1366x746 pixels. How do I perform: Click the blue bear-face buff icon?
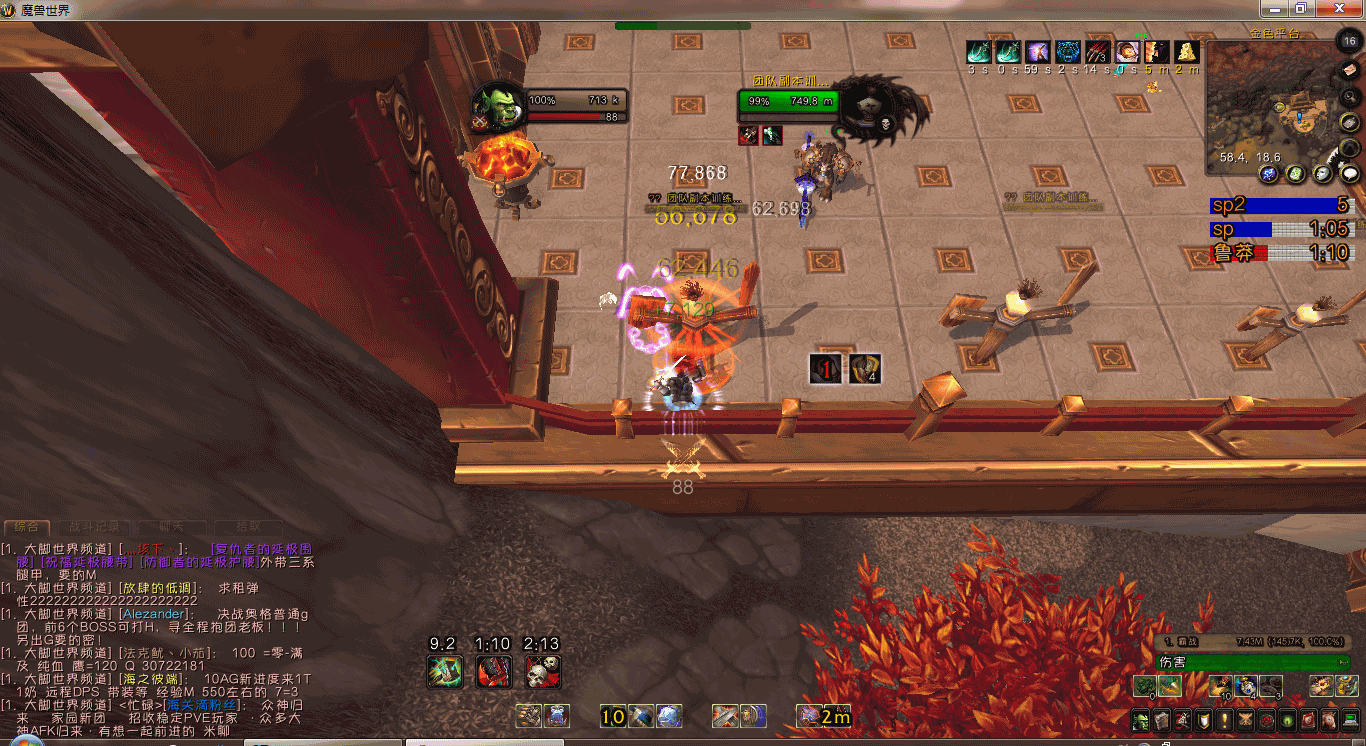tap(1068, 52)
